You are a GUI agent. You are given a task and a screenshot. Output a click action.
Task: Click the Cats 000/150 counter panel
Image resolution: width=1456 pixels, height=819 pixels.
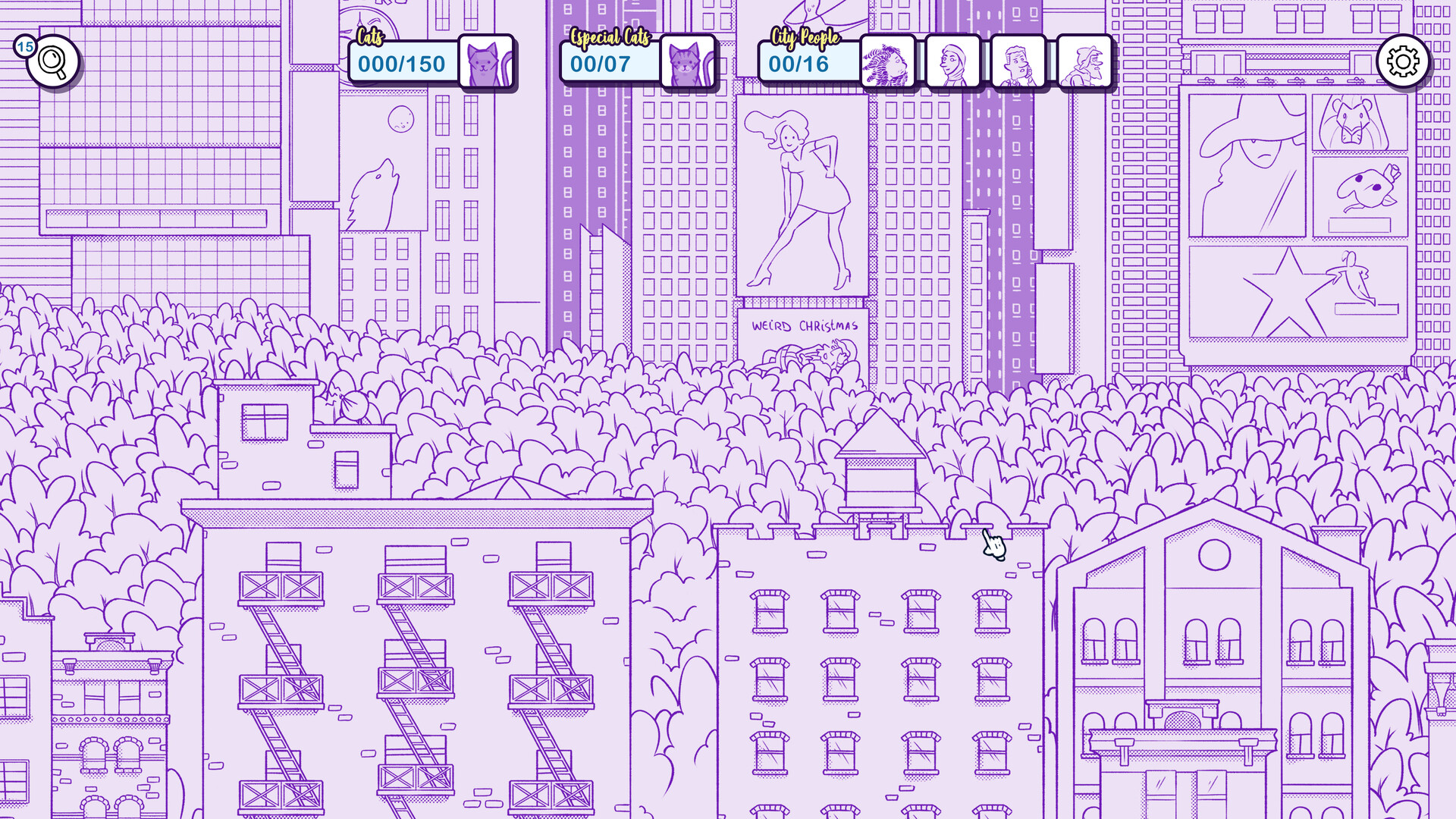[x=400, y=64]
